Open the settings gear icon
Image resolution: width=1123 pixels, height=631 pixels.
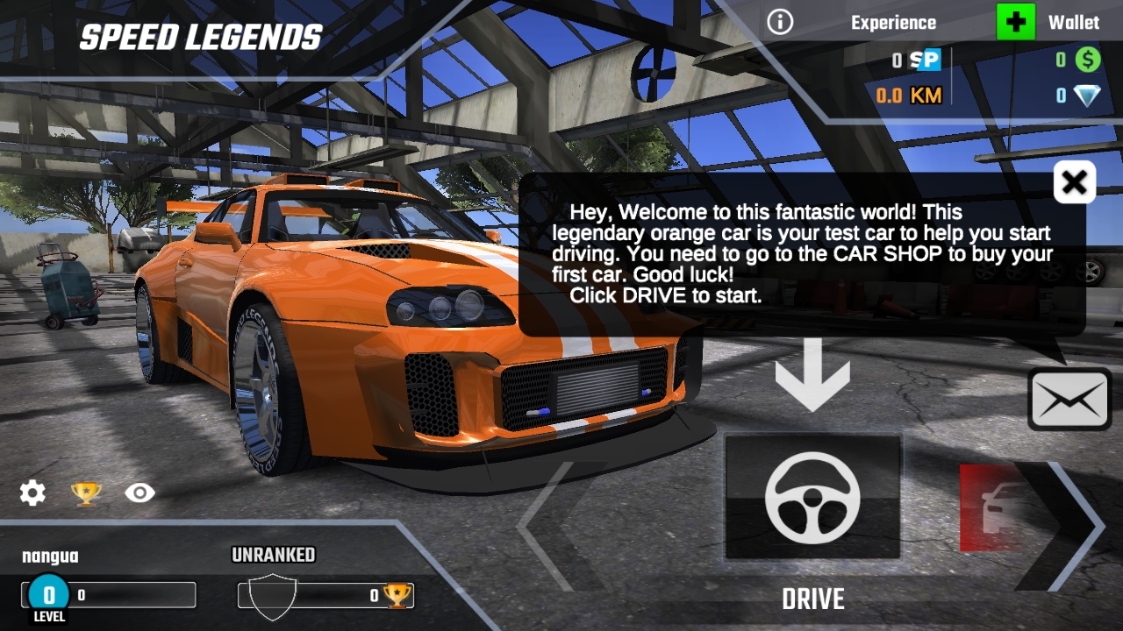(33, 492)
